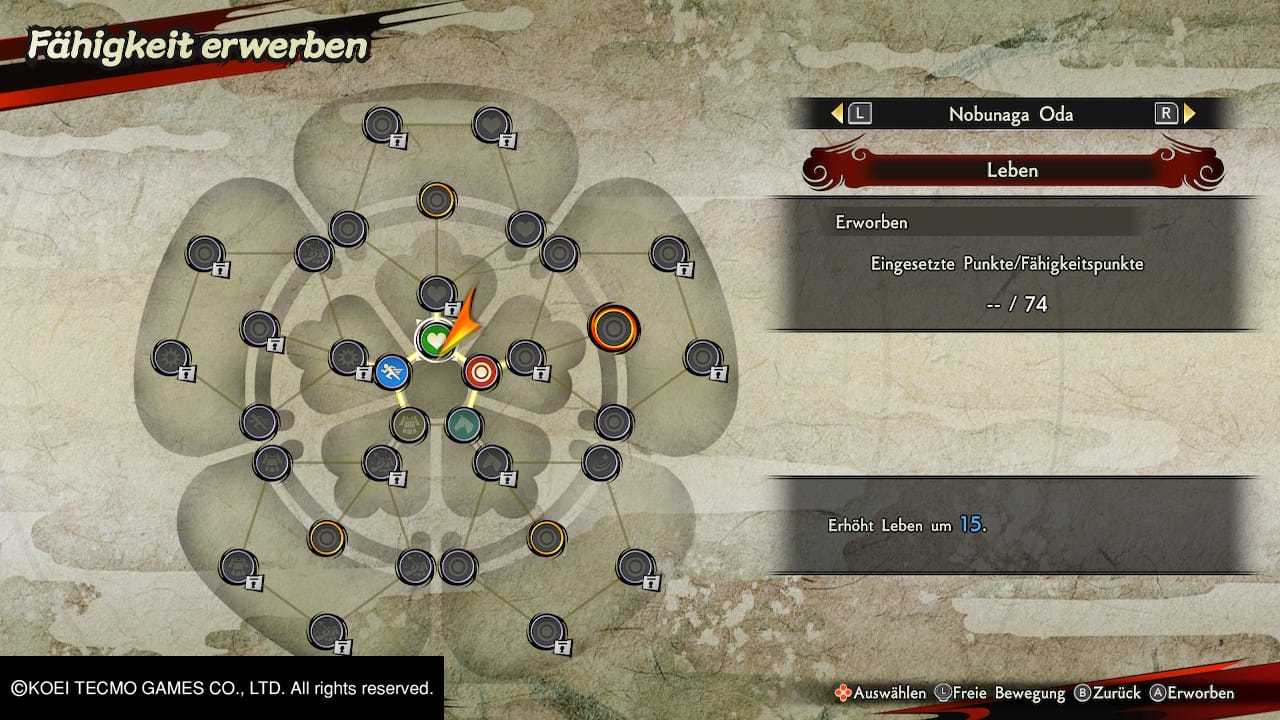Select the red target skill node
Image resolution: width=1280 pixels, height=720 pixels.
pyautogui.click(x=481, y=372)
